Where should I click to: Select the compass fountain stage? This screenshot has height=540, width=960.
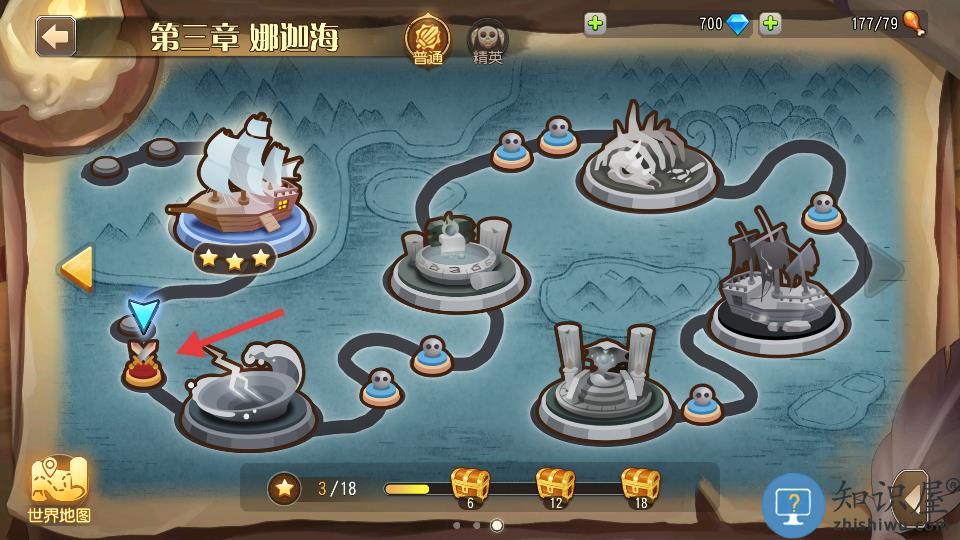point(457,262)
